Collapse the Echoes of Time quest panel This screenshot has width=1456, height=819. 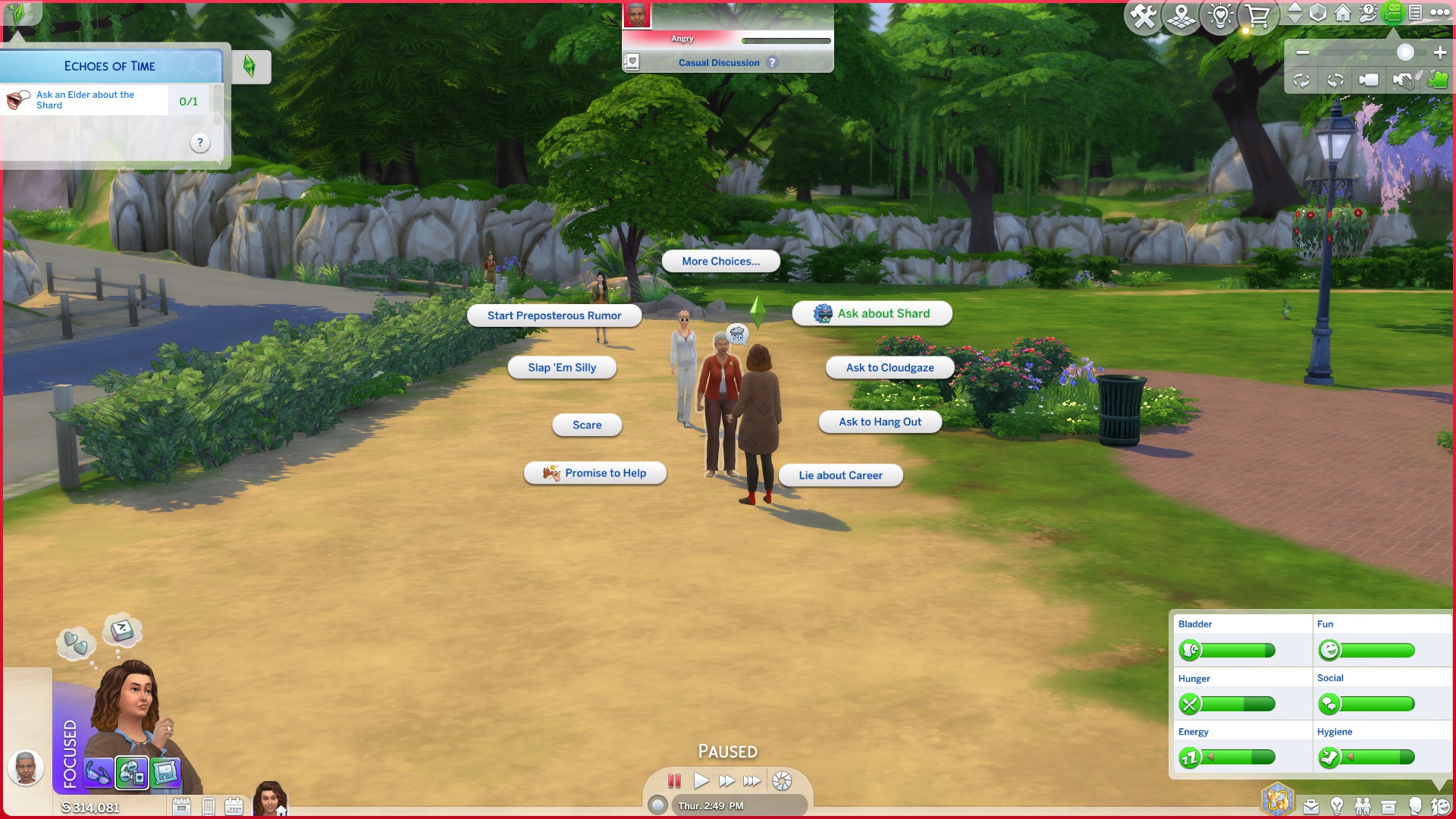pos(253,67)
